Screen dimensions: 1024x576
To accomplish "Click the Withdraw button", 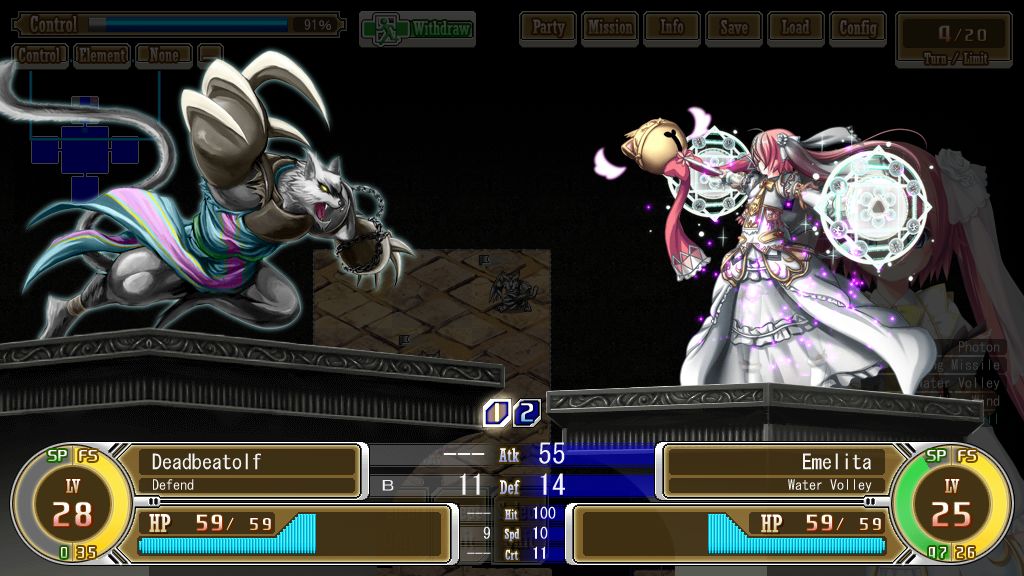I will coord(417,29).
